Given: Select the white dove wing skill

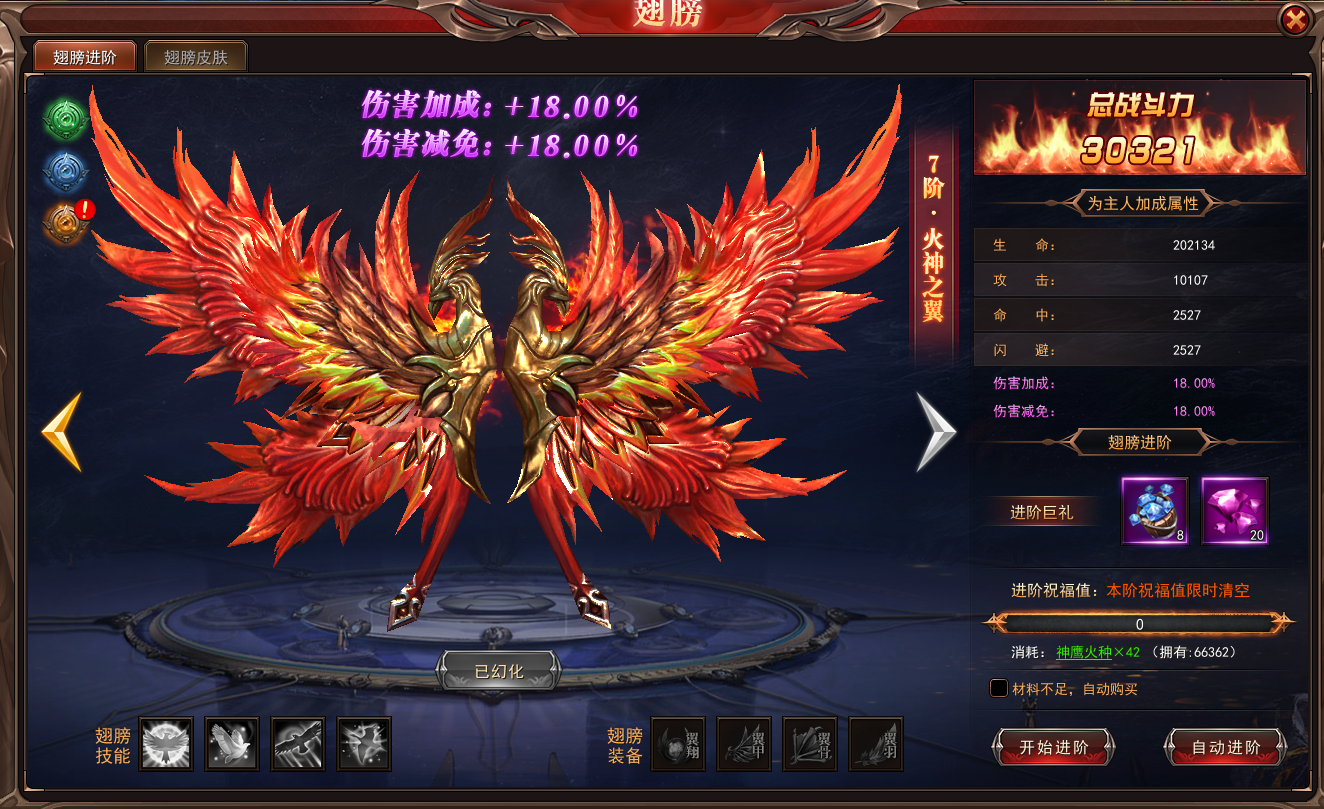Looking at the screenshot, I should click(x=232, y=743).
